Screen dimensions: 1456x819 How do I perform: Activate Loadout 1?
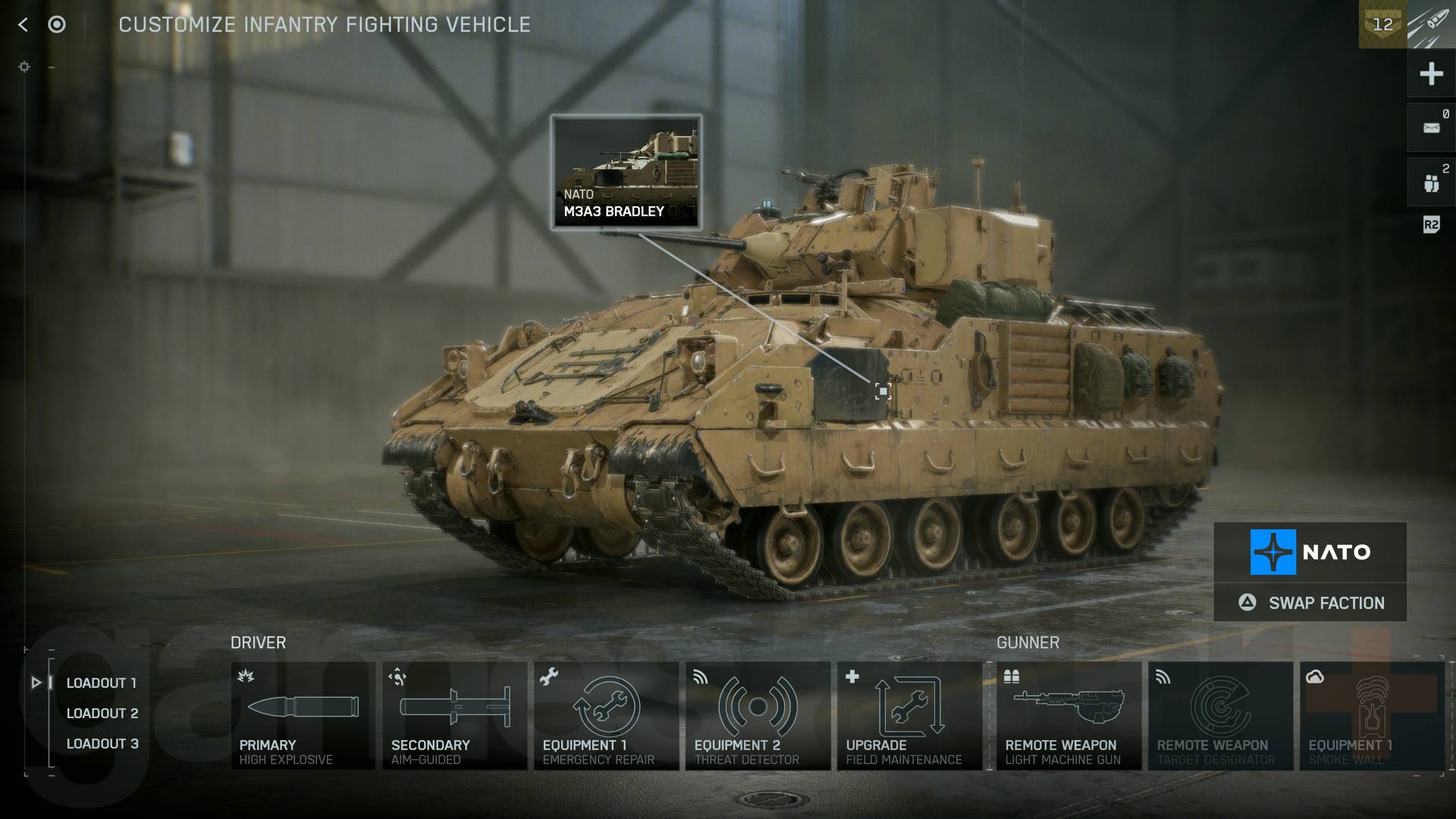[x=102, y=682]
